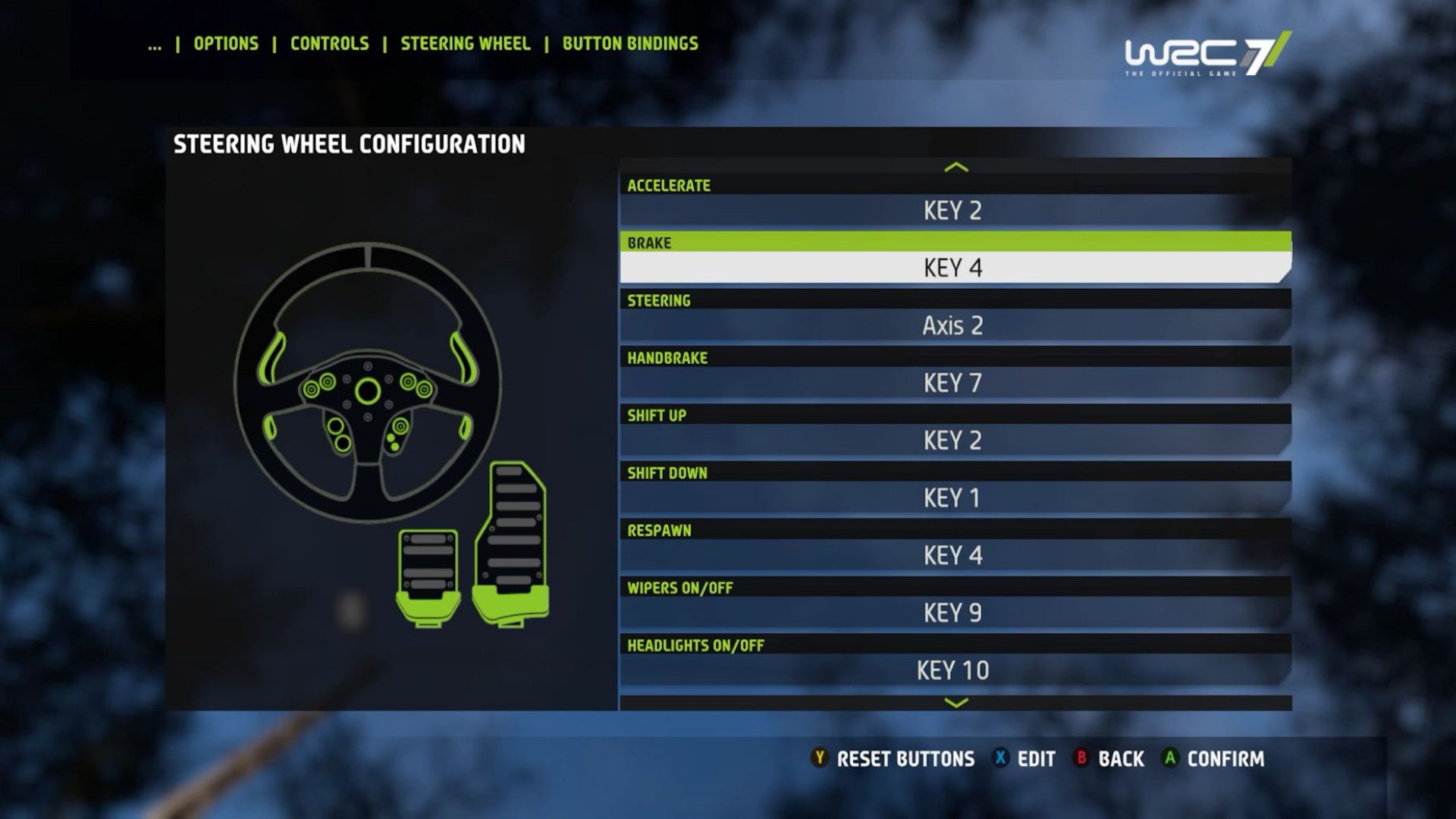Confirm the steering wheel configuration

pos(1213,759)
